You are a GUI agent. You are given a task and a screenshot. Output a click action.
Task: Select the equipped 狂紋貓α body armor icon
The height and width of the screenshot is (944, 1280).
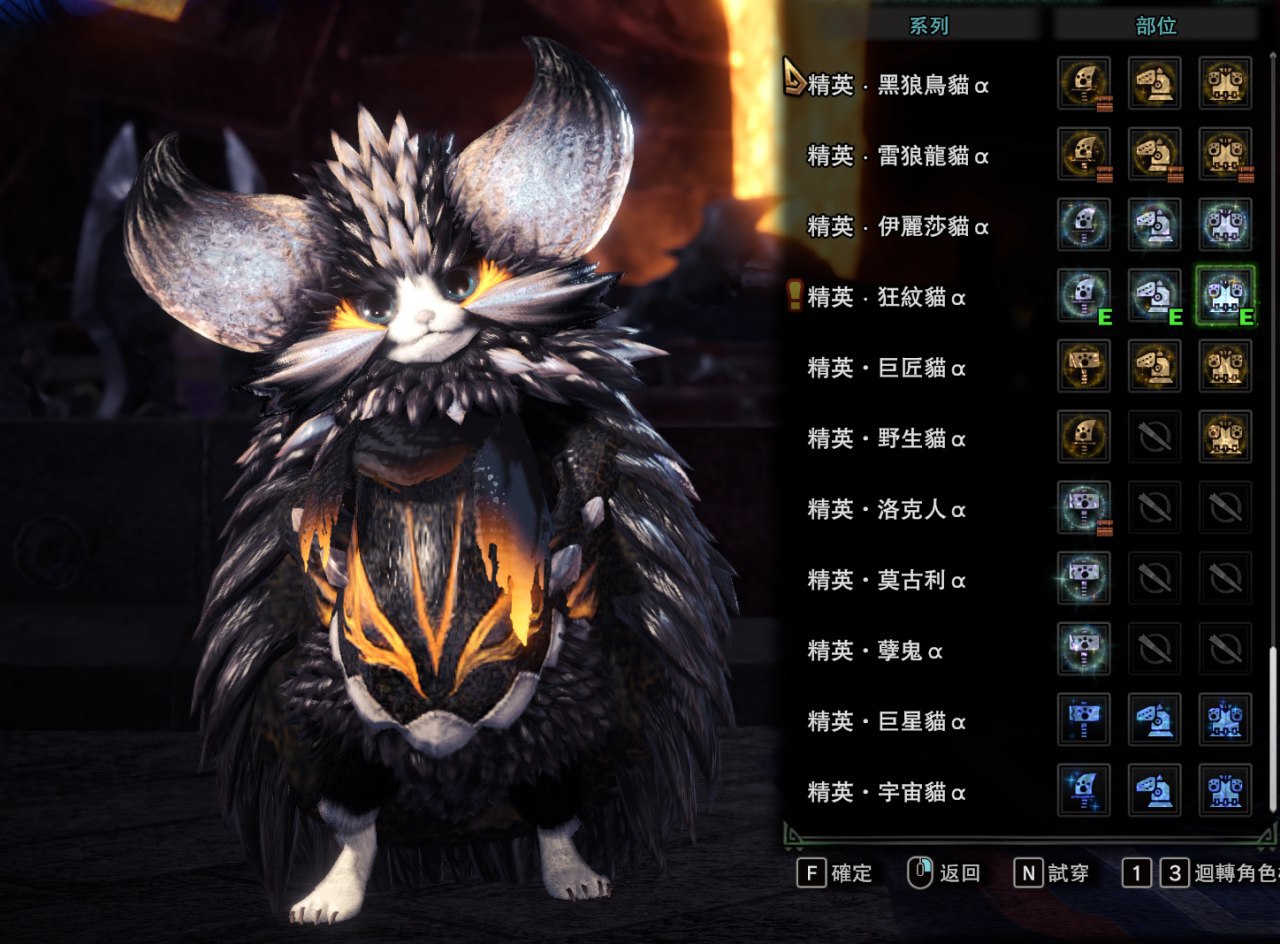(1225, 295)
